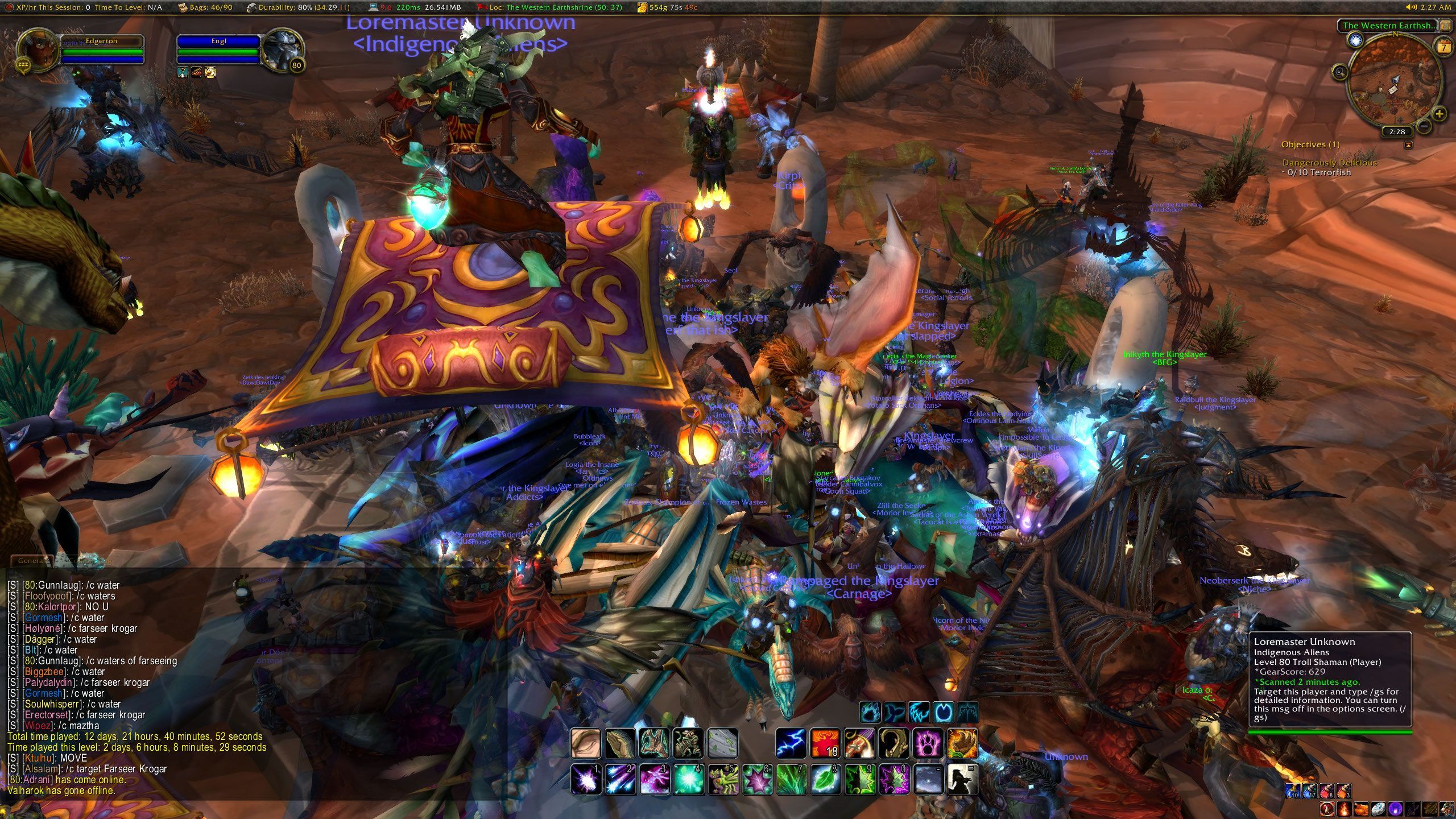Zoom out the minimap with the minus button

(1424, 126)
